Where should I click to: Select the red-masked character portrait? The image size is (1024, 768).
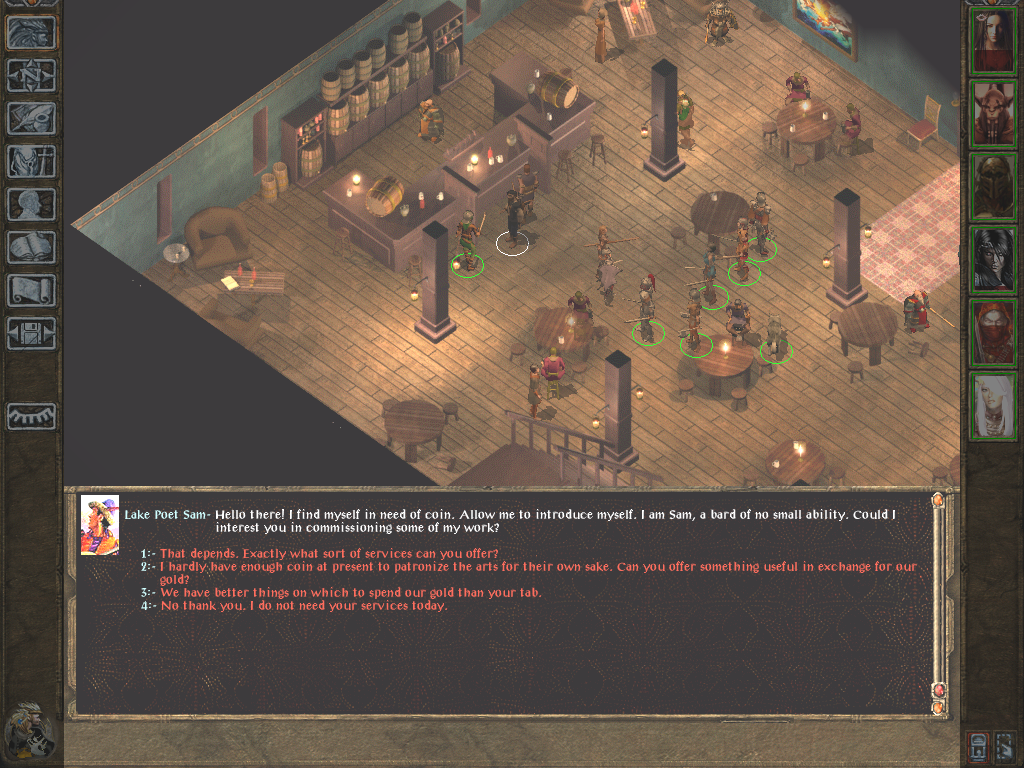[993, 333]
